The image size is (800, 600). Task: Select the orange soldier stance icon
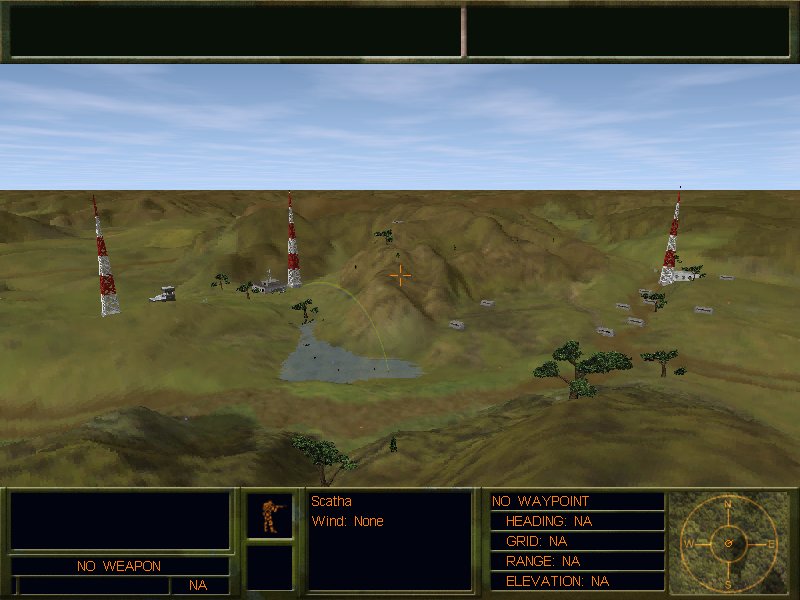pos(270,515)
